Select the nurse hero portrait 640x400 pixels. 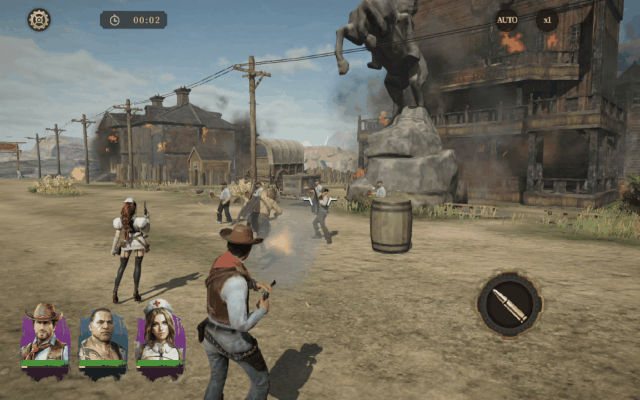point(160,336)
